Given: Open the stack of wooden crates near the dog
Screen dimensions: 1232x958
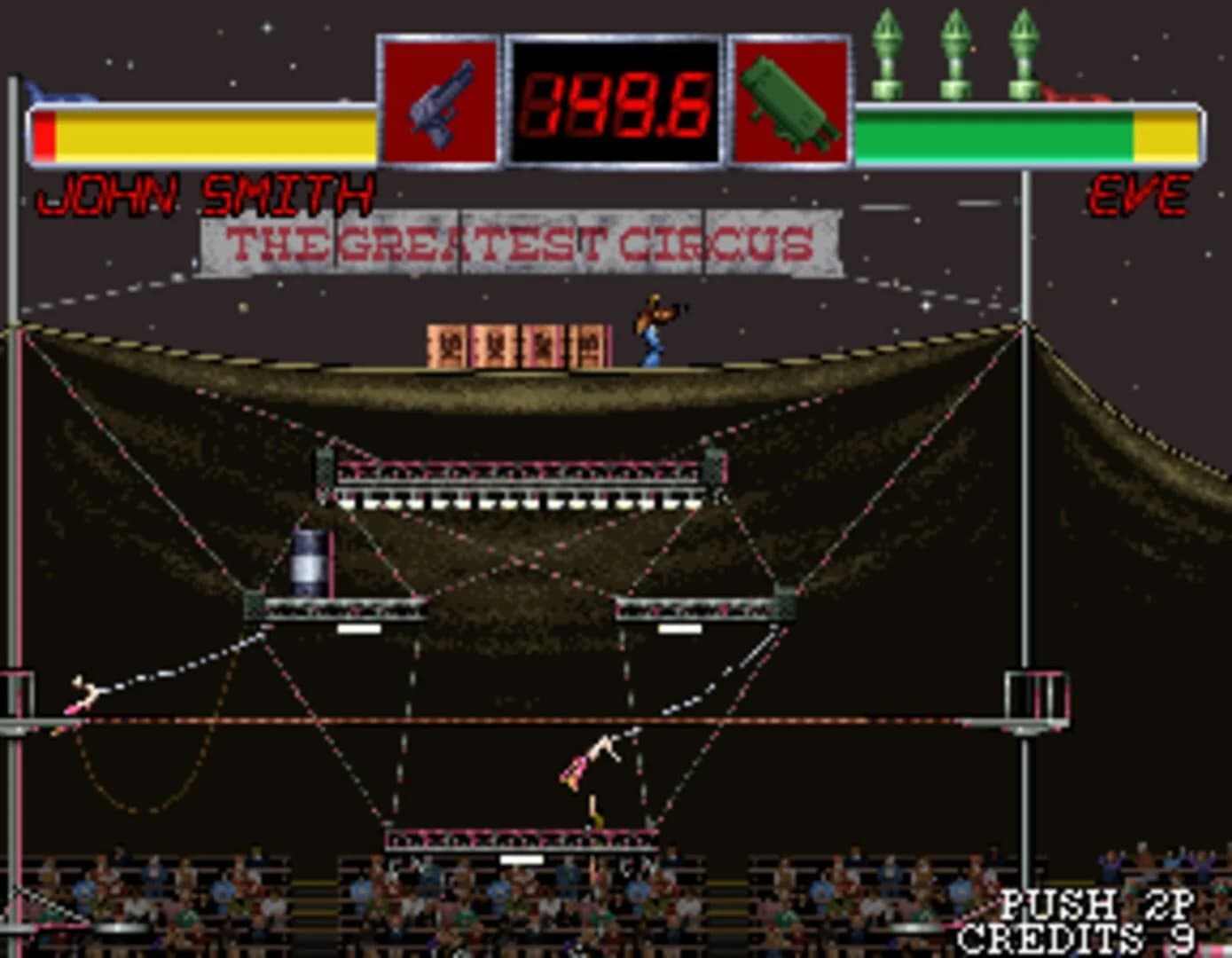Looking at the screenshot, I should pos(516,344).
